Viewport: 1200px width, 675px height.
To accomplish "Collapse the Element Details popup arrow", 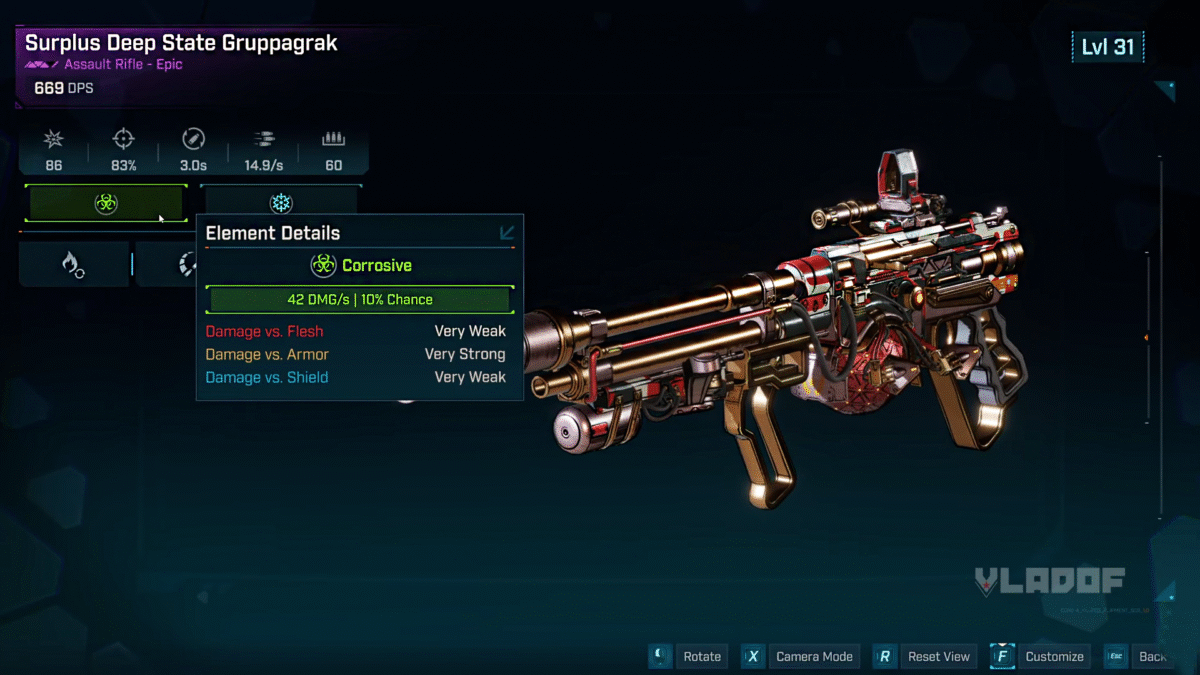I will tap(507, 233).
